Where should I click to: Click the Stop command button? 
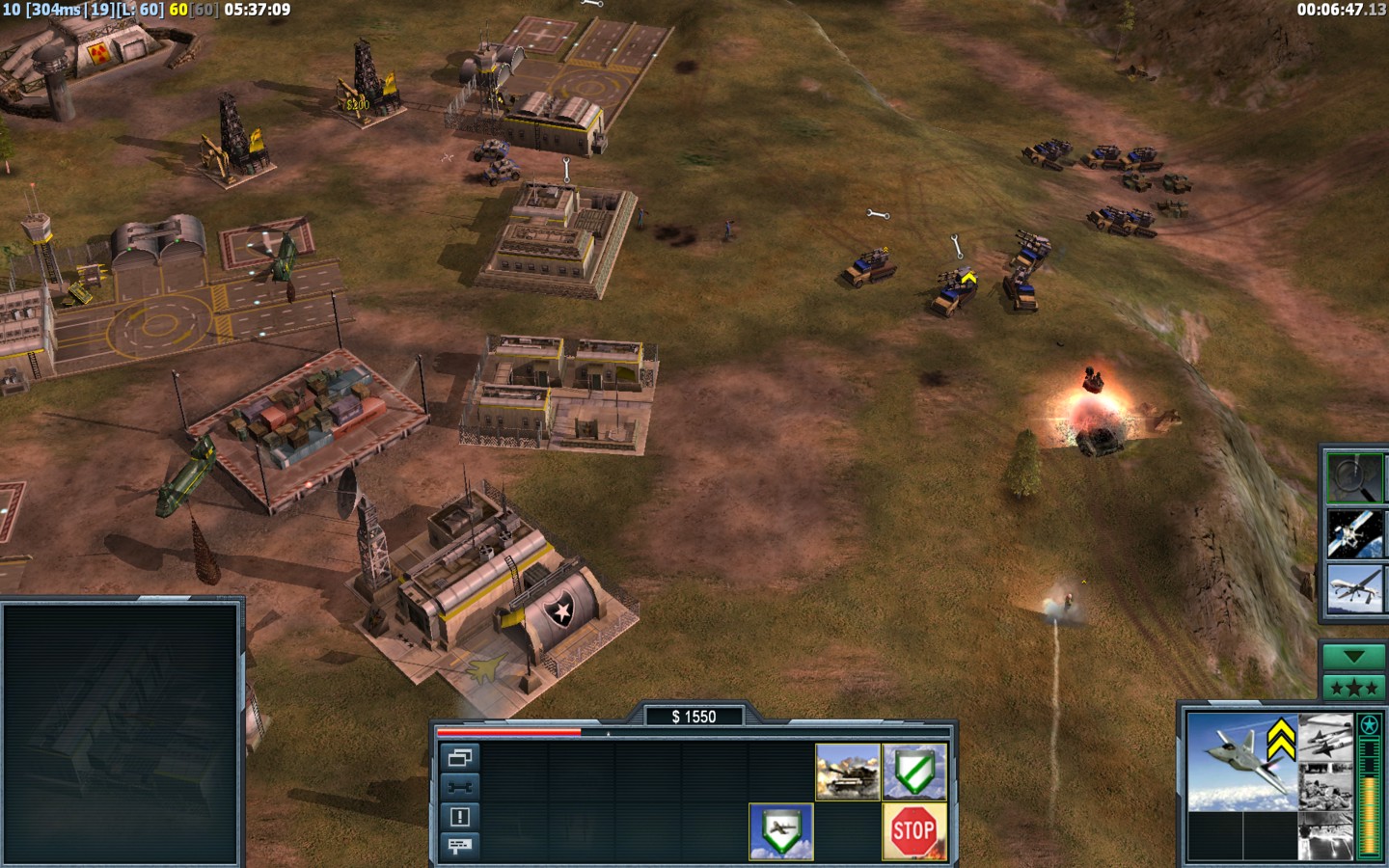click(913, 830)
